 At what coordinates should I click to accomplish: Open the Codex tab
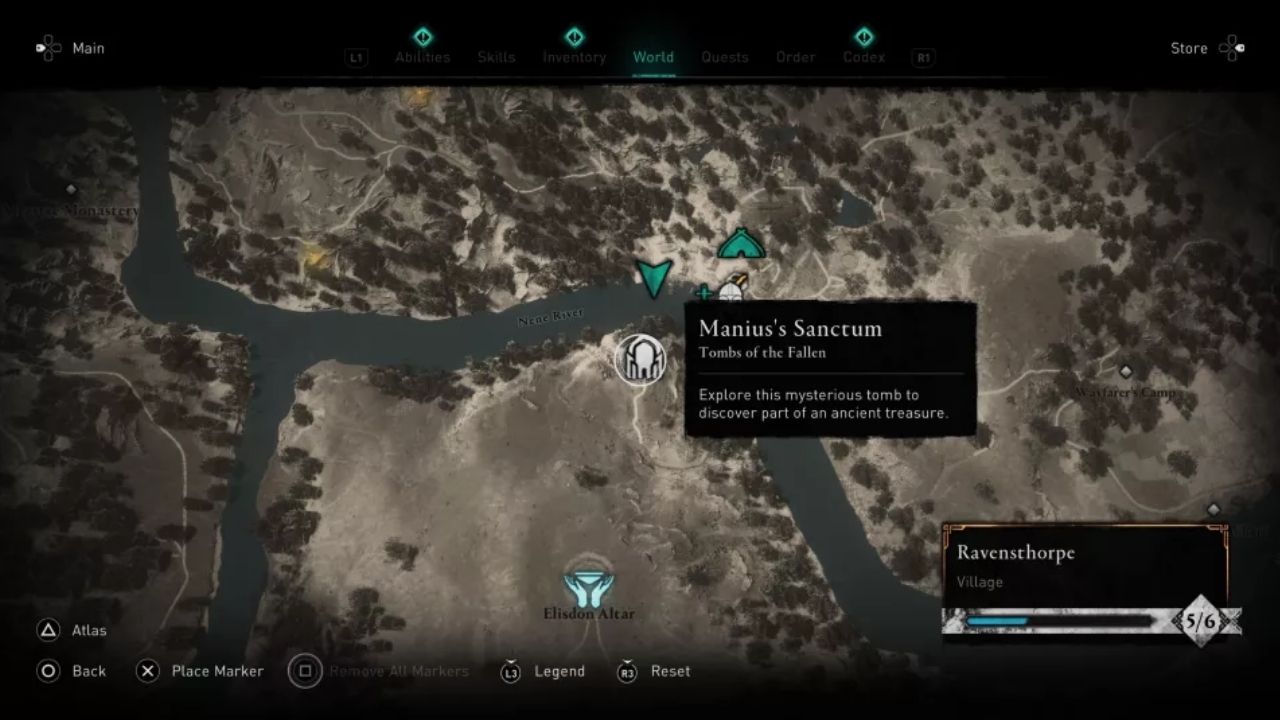pyautogui.click(x=864, y=57)
